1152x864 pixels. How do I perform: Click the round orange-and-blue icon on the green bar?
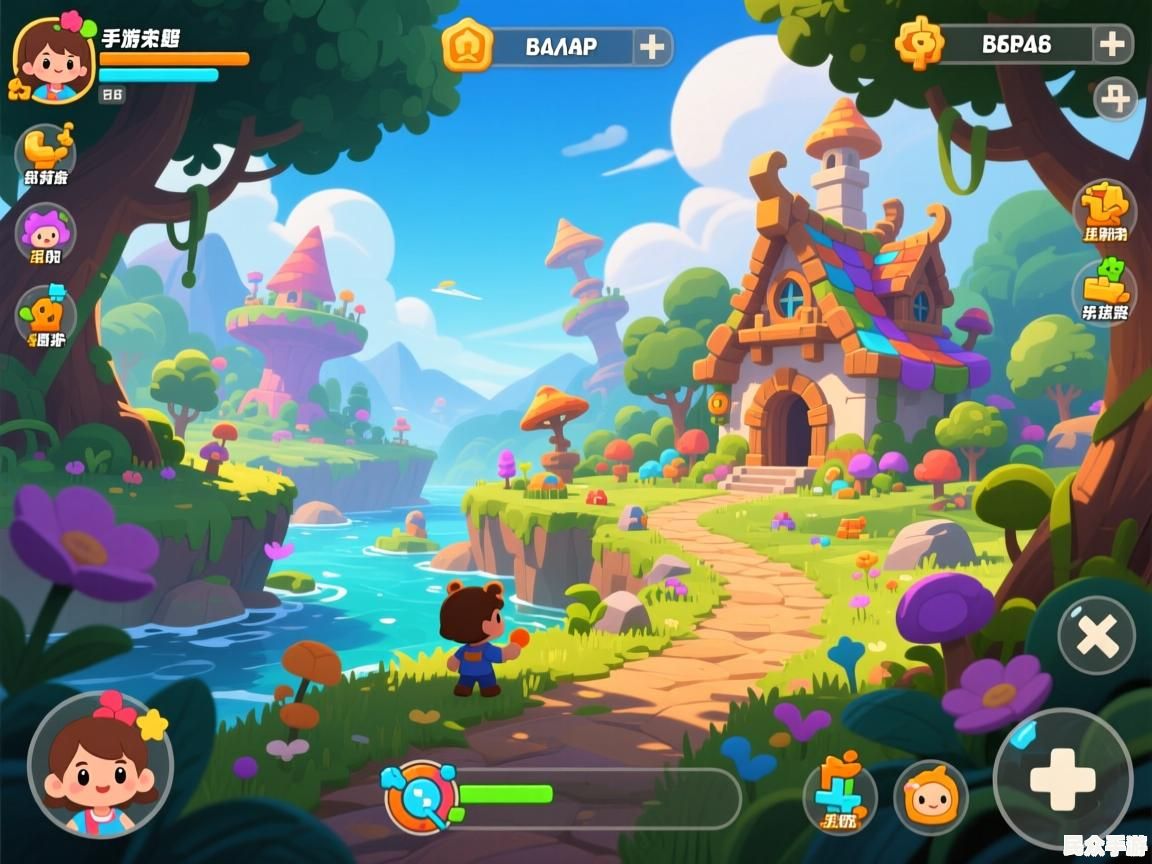(x=421, y=796)
